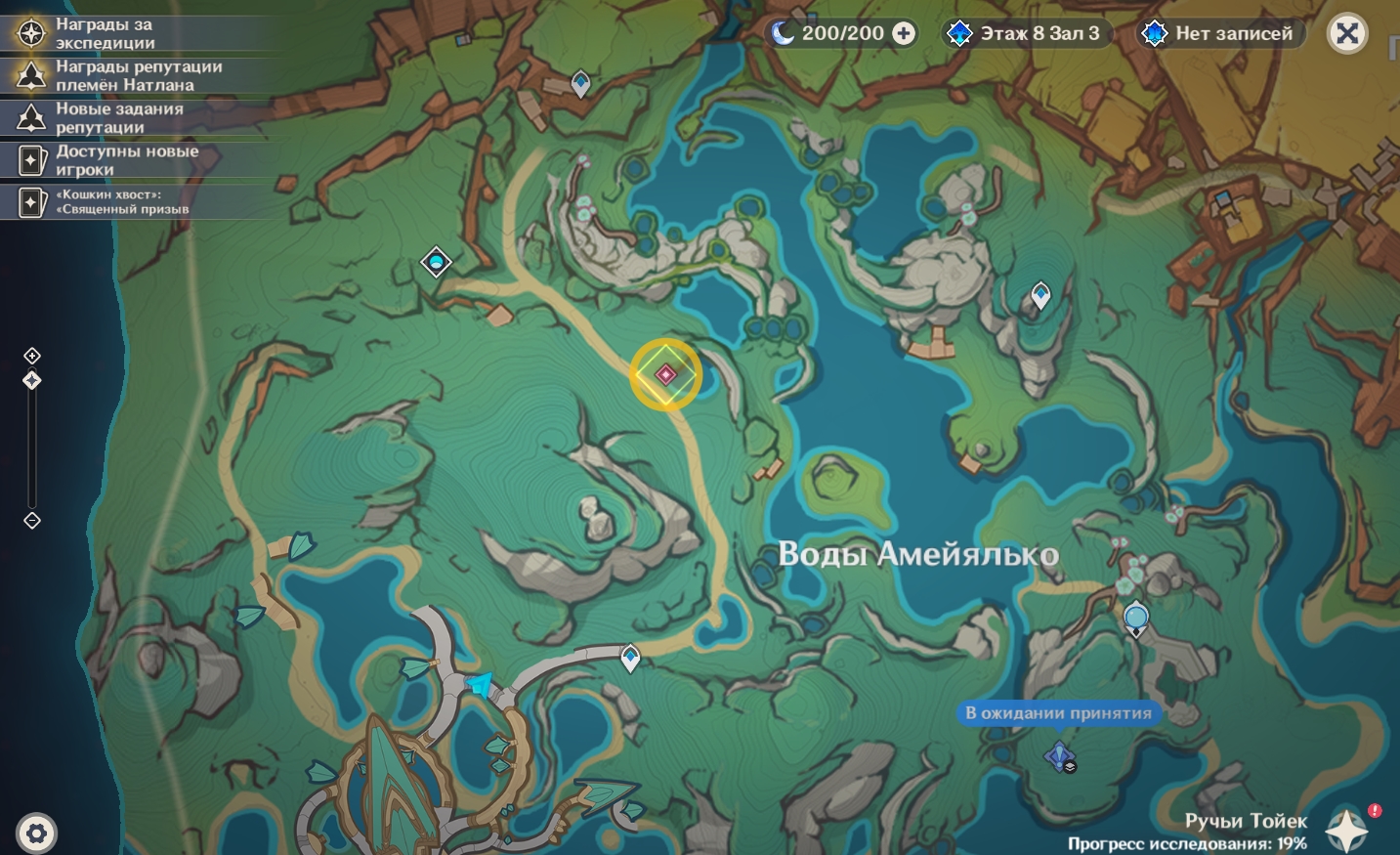Image resolution: width=1400 pixels, height=855 pixels.
Task: Close the map with the X button
Action: 1347,34
